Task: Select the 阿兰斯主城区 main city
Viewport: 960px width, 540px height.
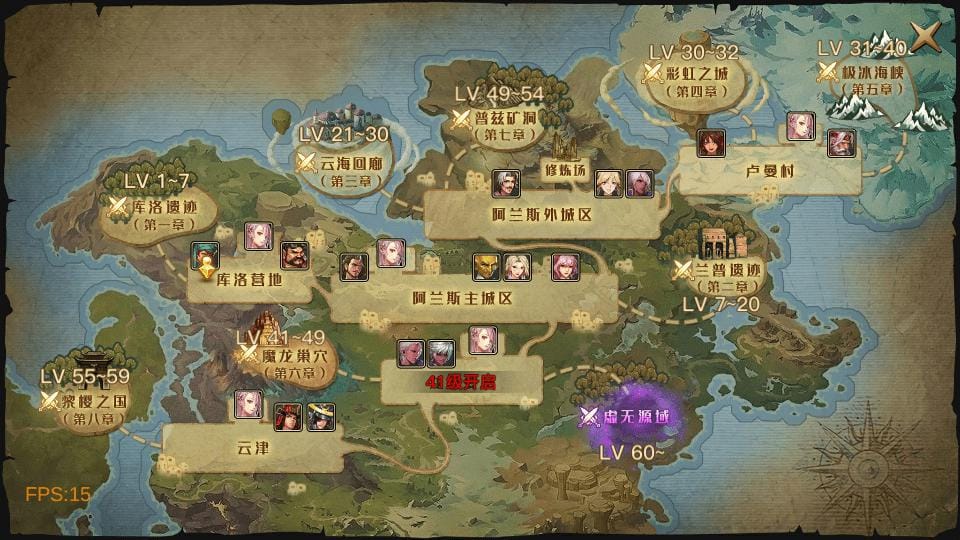Action: click(x=462, y=298)
